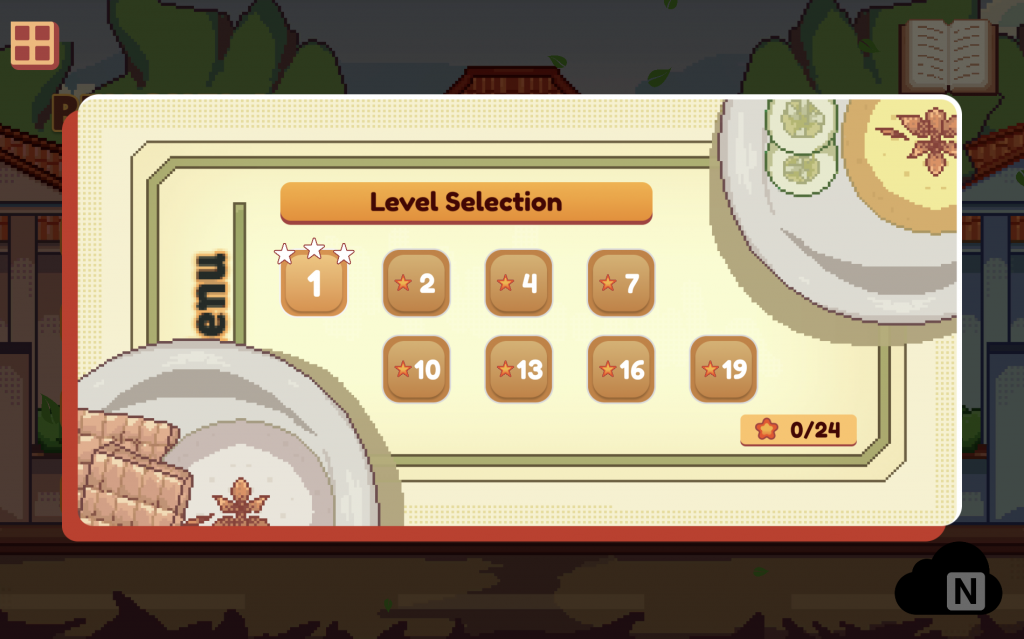This screenshot has width=1024, height=639.
Task: Open the recipe book icon
Action: coord(947,55)
